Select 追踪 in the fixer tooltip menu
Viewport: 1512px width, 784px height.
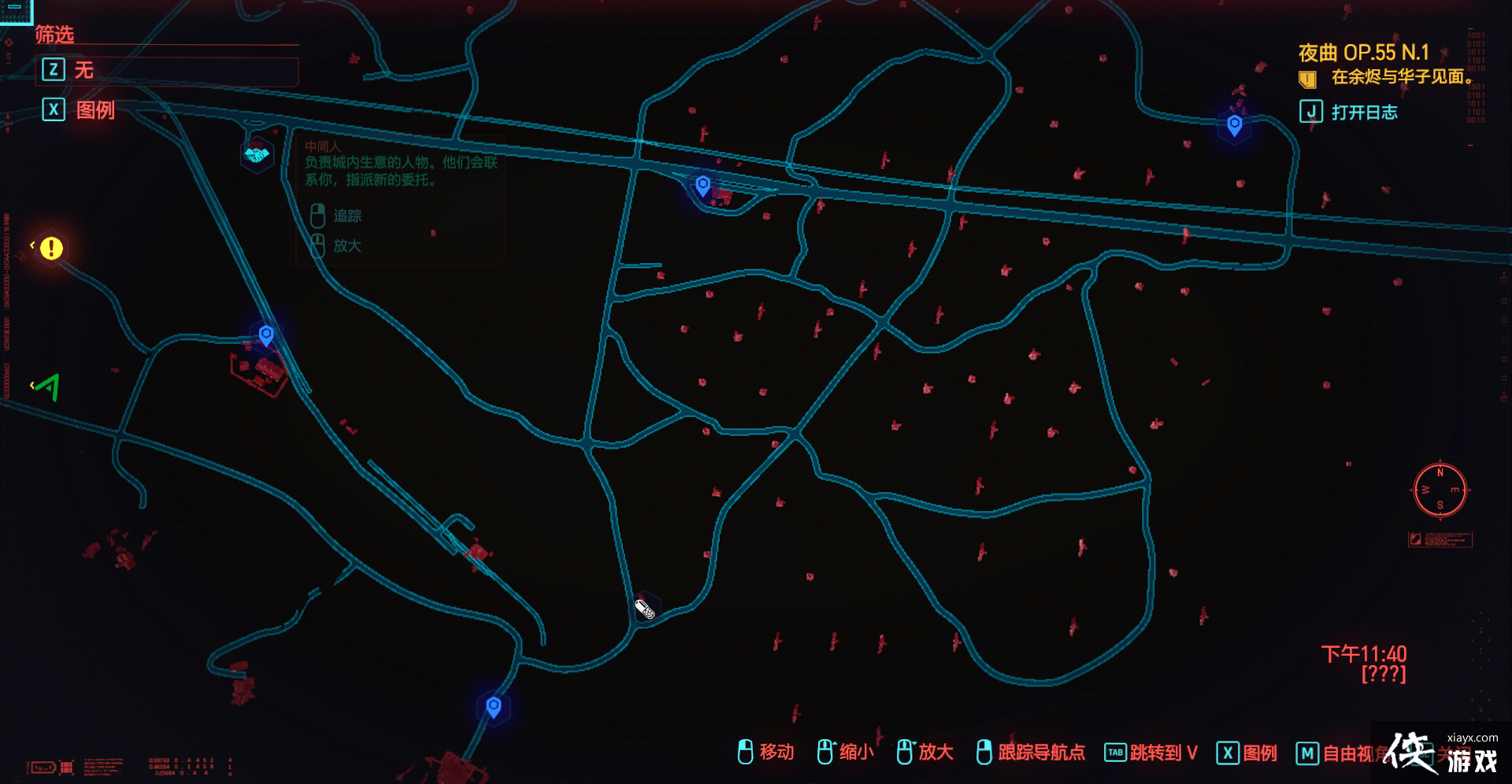pyautogui.click(x=346, y=216)
